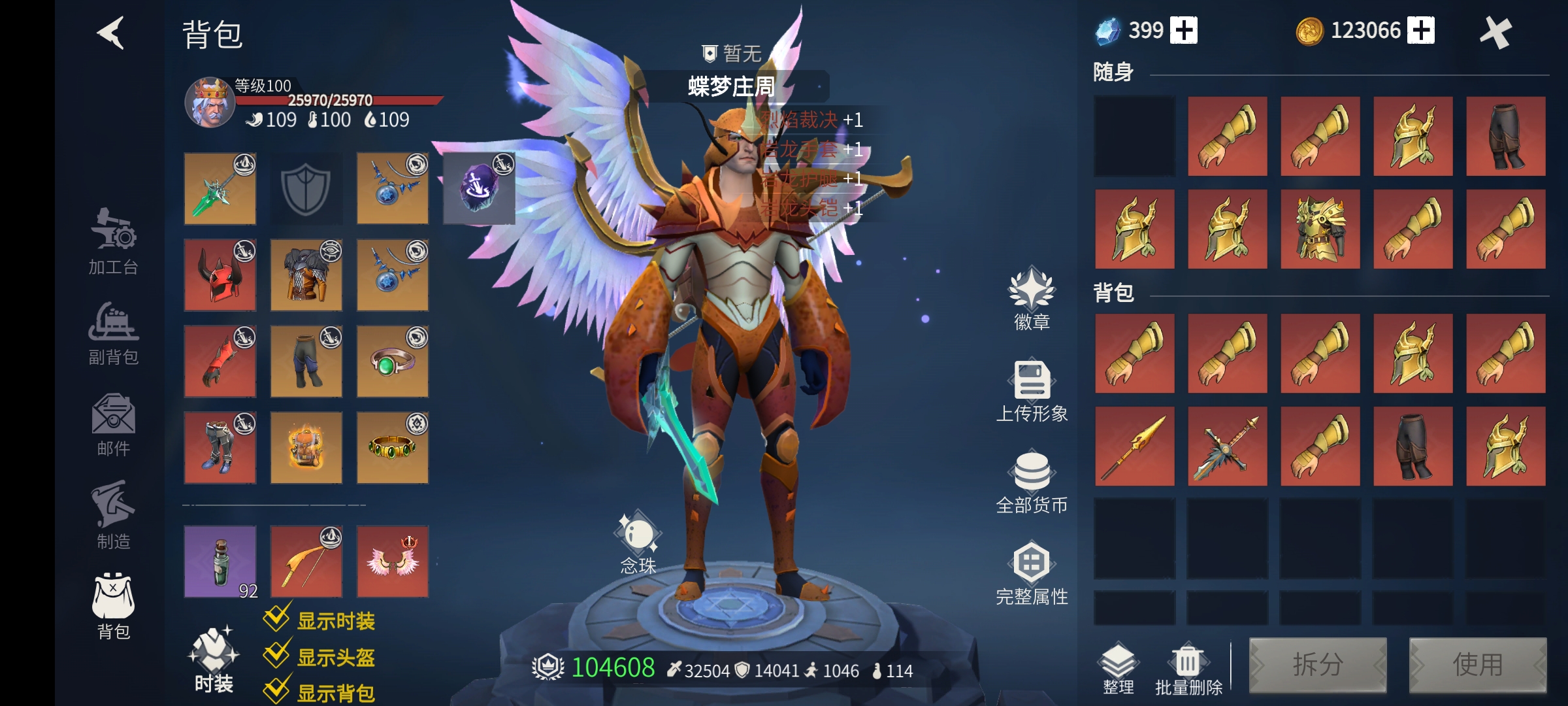Toggle the 显示头盔 checkbox

277,654
